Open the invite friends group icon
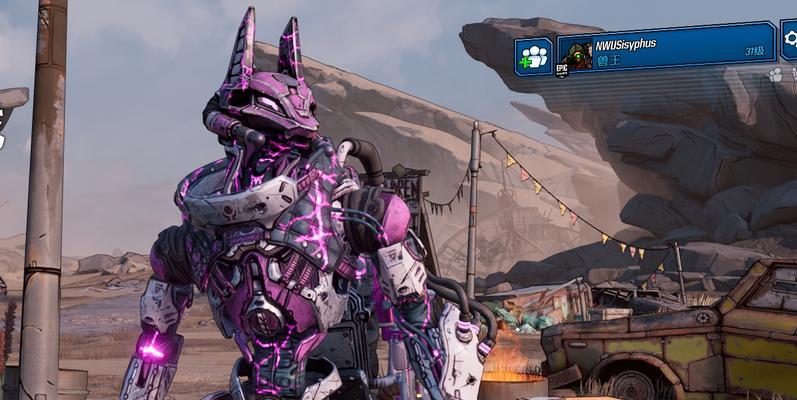Image resolution: width=797 pixels, height=400 pixels. [x=534, y=56]
